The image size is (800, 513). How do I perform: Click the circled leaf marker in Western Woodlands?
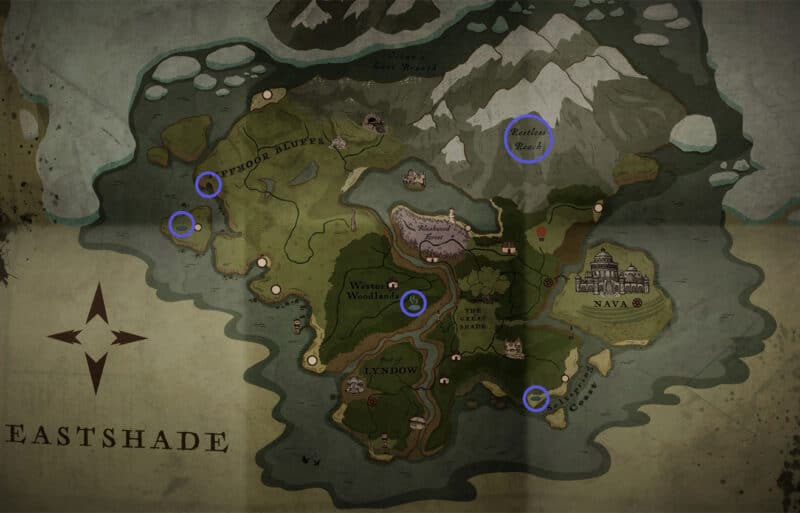tap(412, 302)
